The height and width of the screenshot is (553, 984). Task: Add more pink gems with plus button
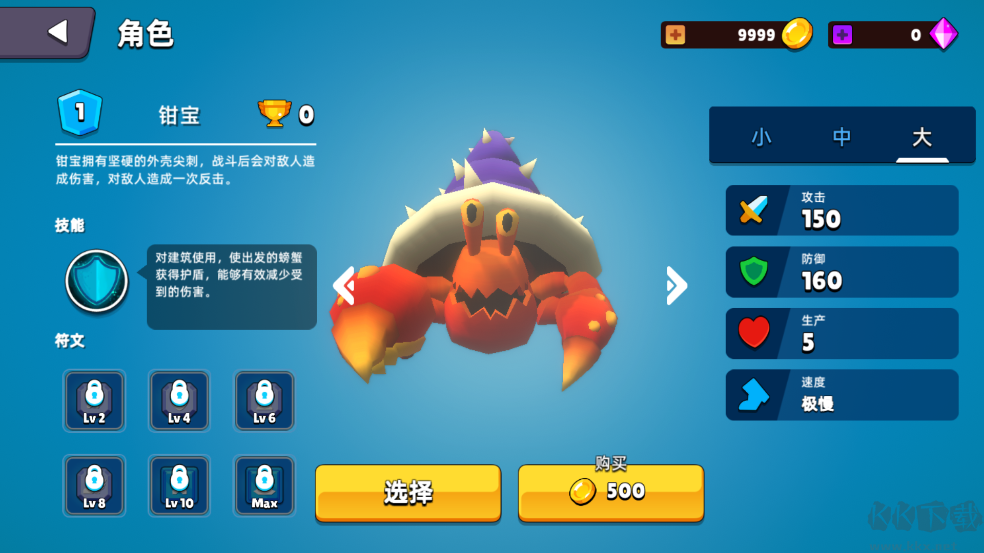click(843, 35)
